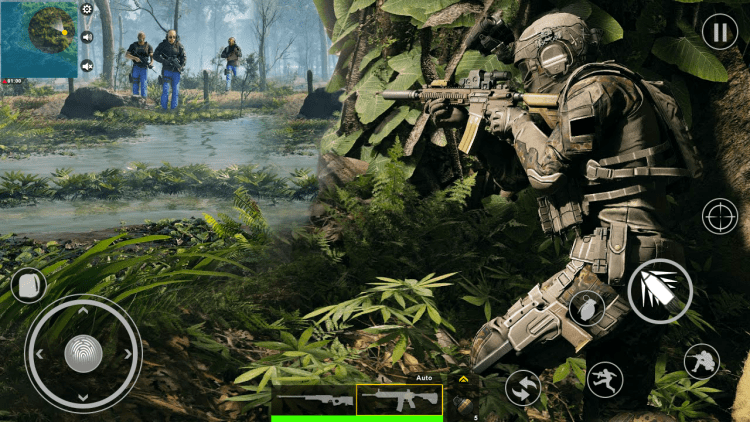750x422 pixels.
Task: Switch to crouch stance with the kneeling soldier icon
Action: pyautogui.click(x=701, y=361)
